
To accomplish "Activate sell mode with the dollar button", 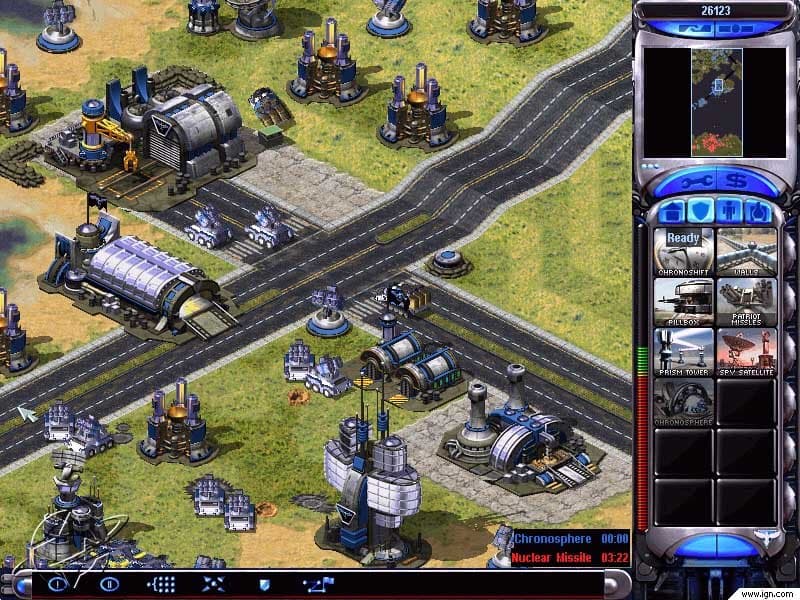I will (x=738, y=183).
